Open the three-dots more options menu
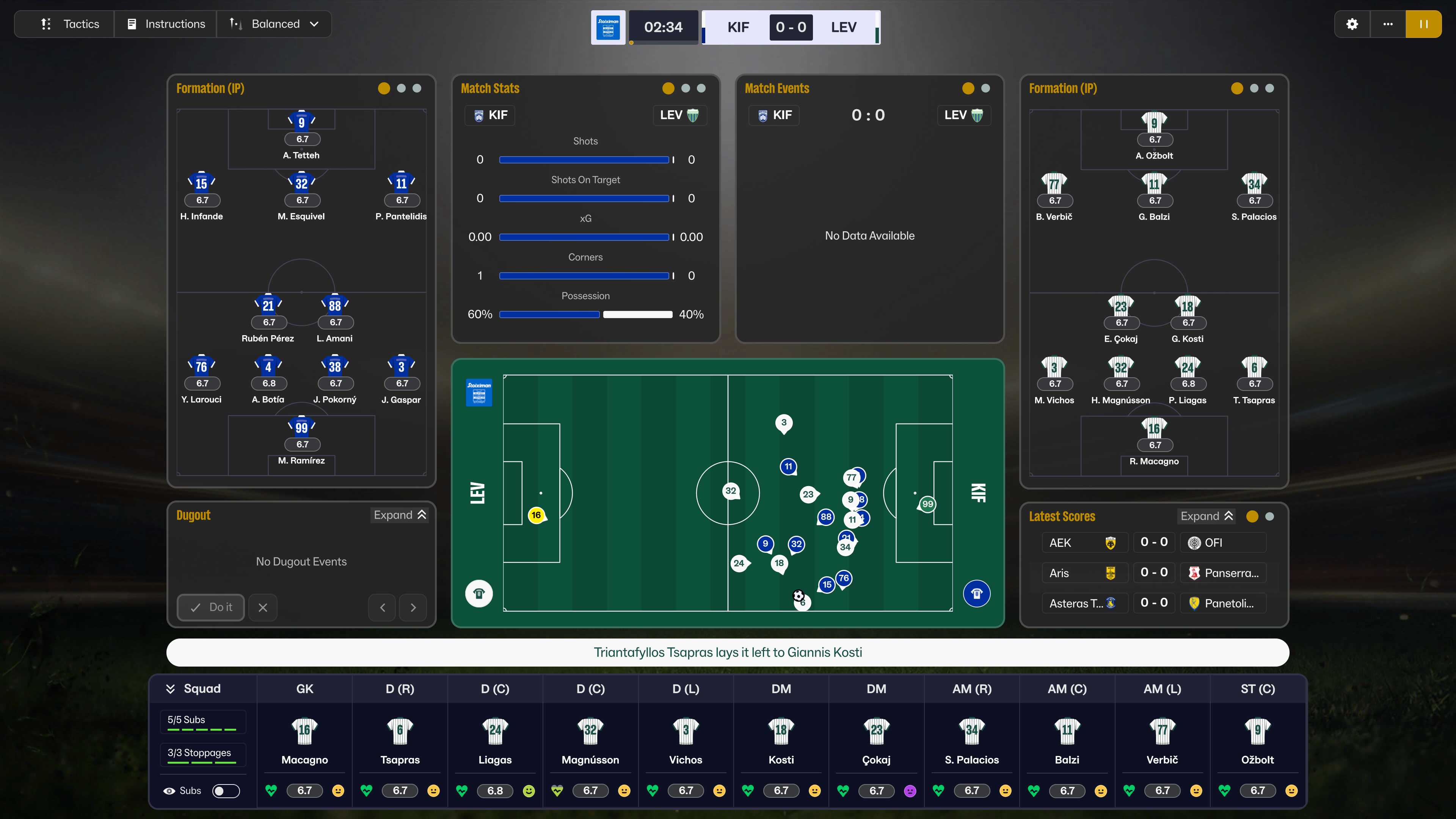The width and height of the screenshot is (1456, 819). tap(1388, 24)
